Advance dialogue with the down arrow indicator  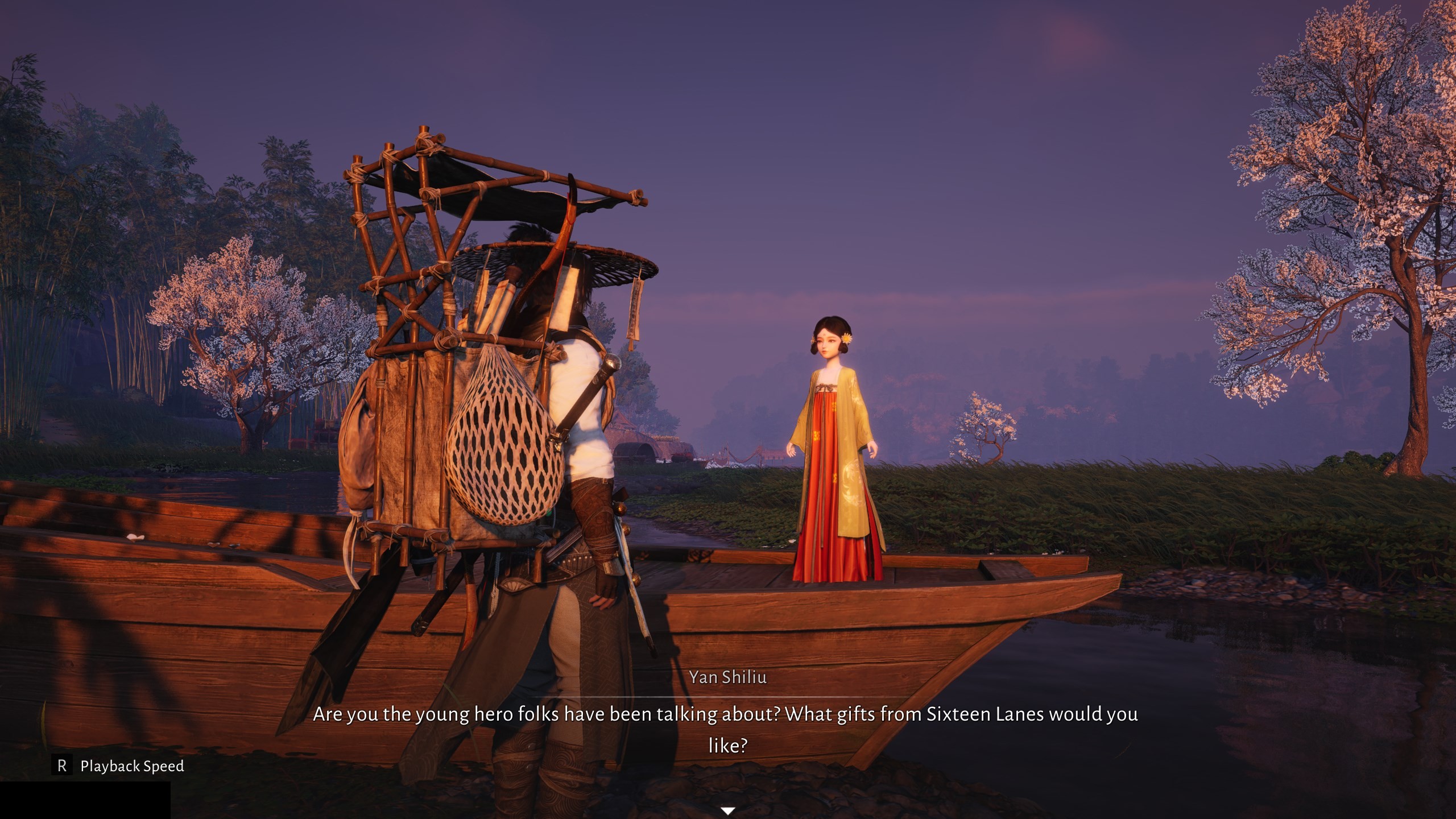pyautogui.click(x=728, y=810)
